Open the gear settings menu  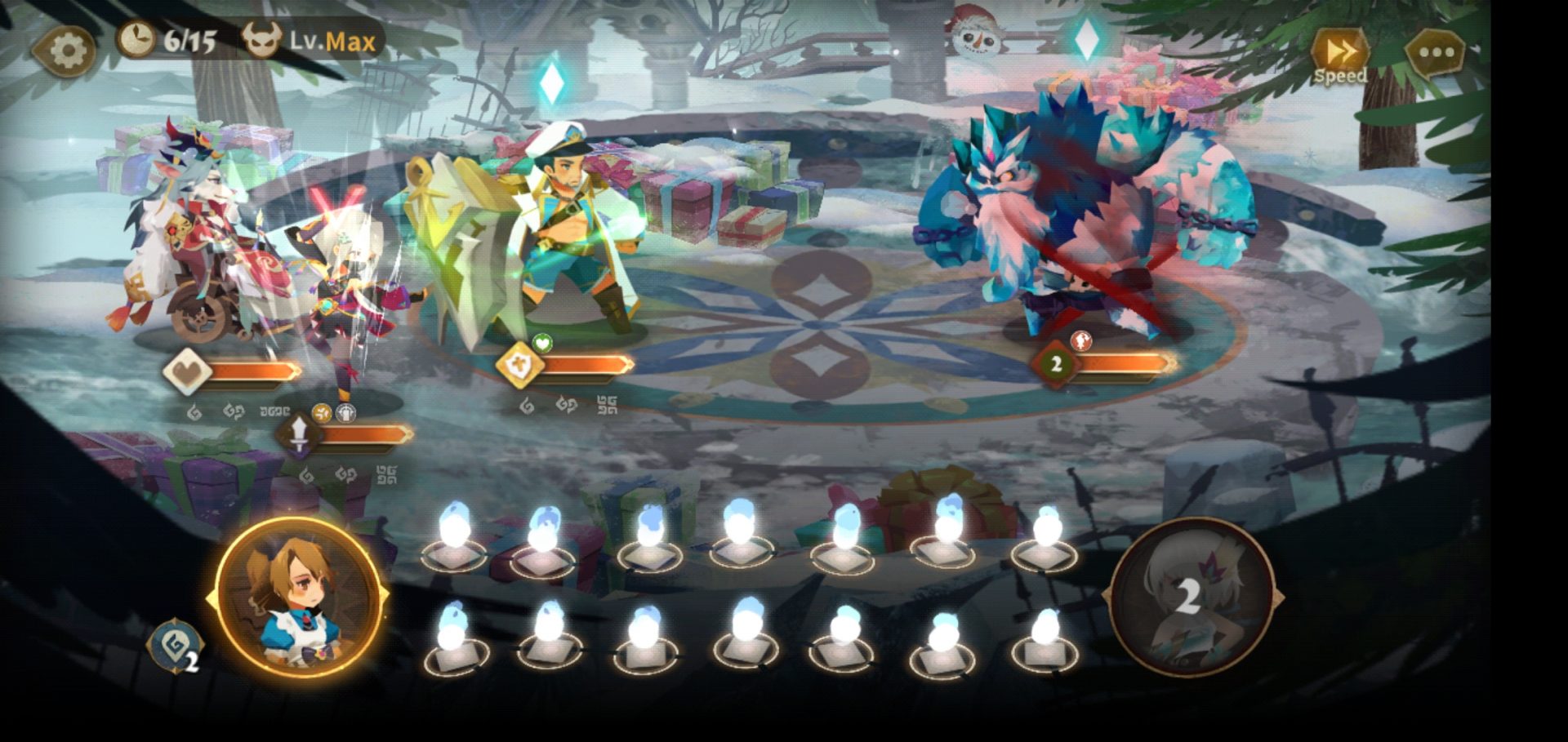tap(65, 51)
